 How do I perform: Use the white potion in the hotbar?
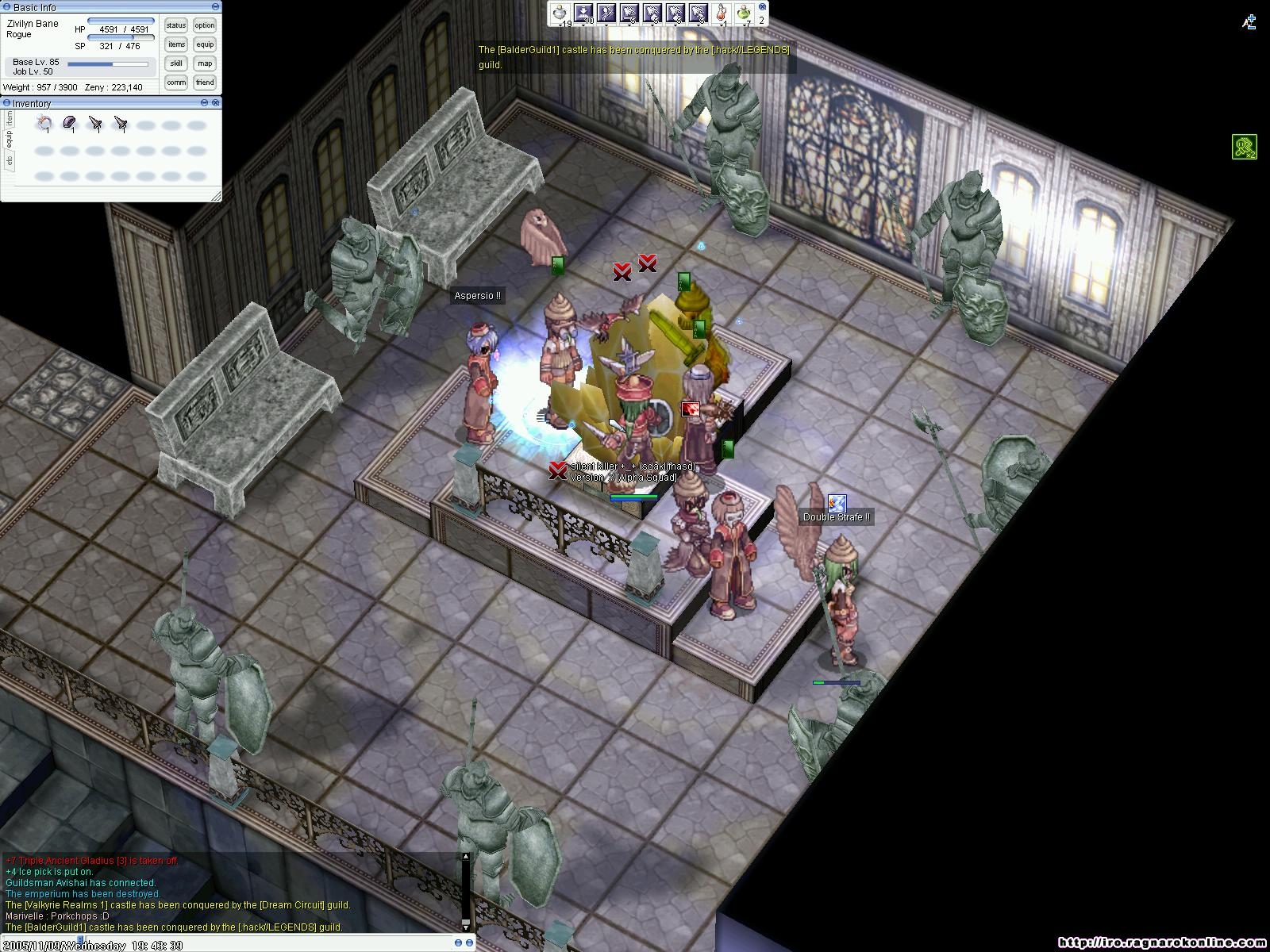click(x=562, y=13)
